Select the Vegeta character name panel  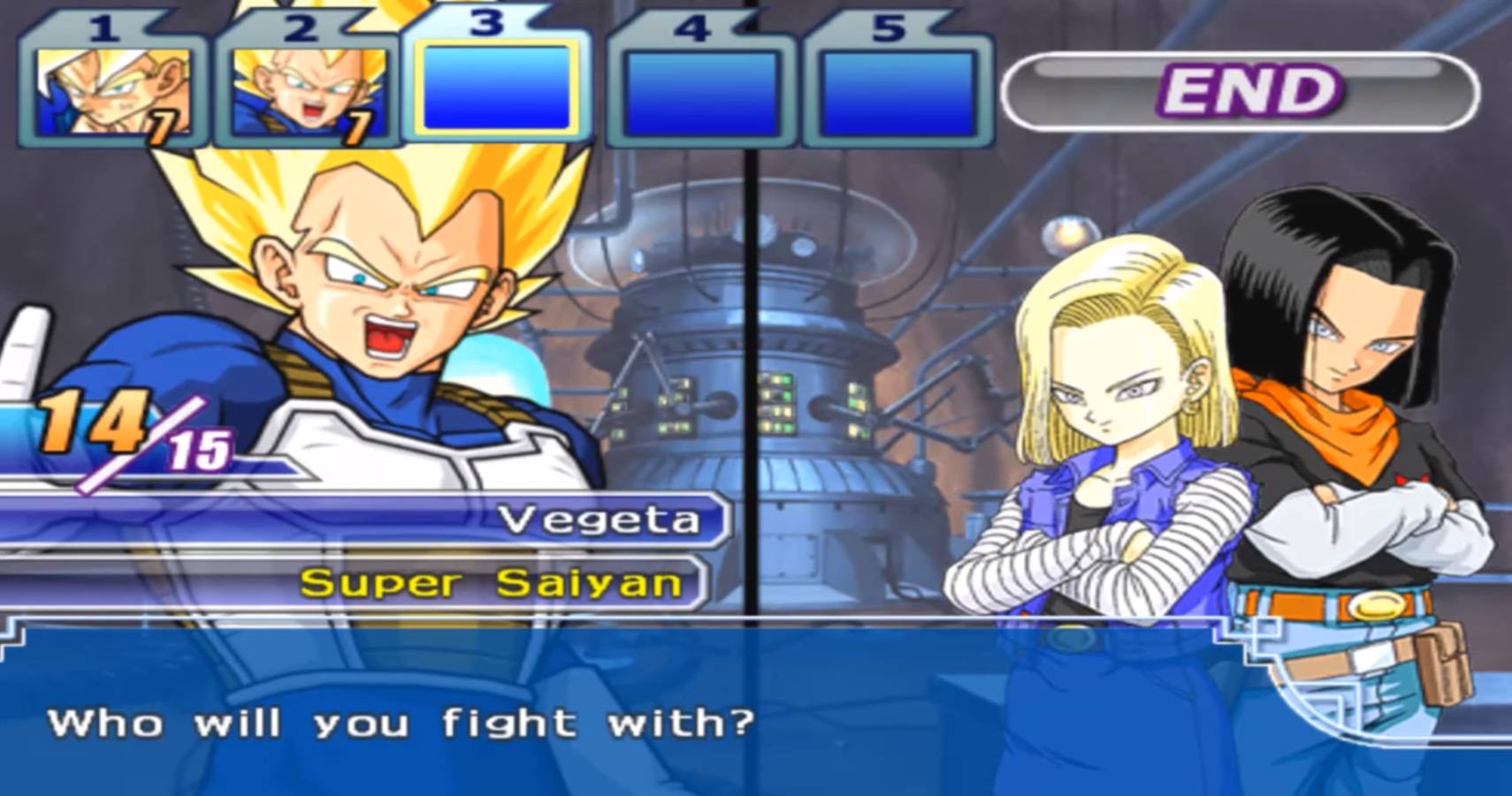[599, 519]
